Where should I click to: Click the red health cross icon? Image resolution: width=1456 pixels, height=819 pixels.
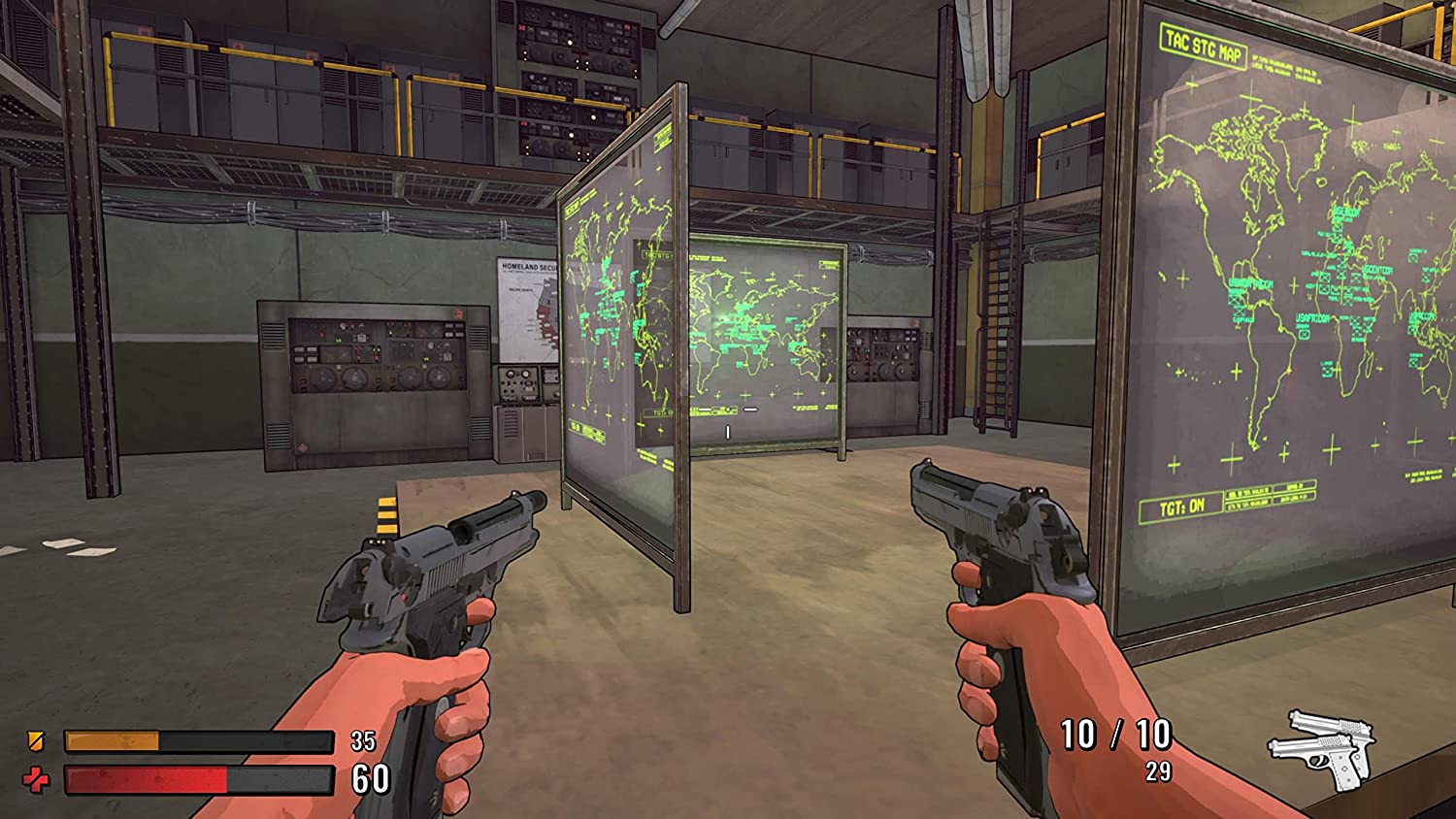36,779
